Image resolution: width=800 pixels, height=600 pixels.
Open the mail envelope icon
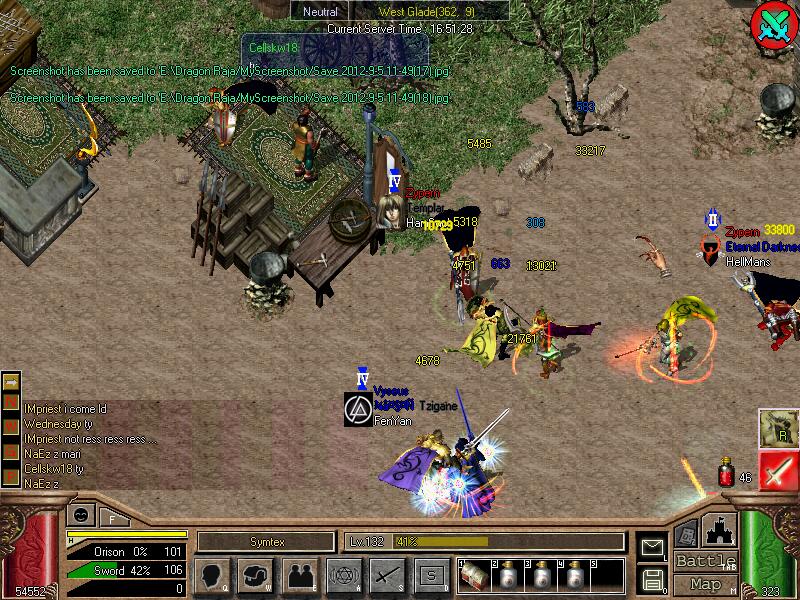(x=652, y=546)
